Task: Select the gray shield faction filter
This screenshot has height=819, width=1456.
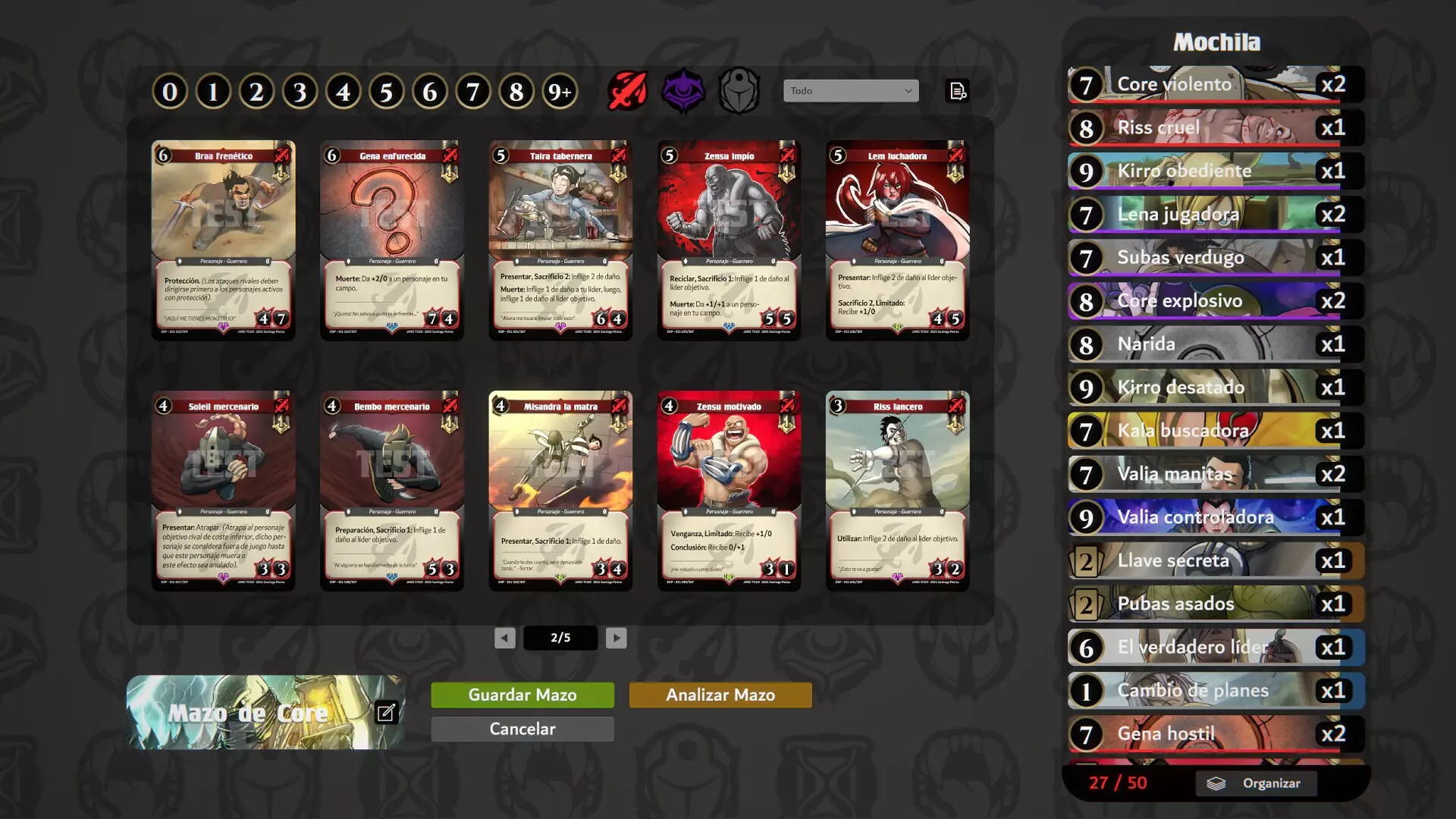Action: point(739,90)
